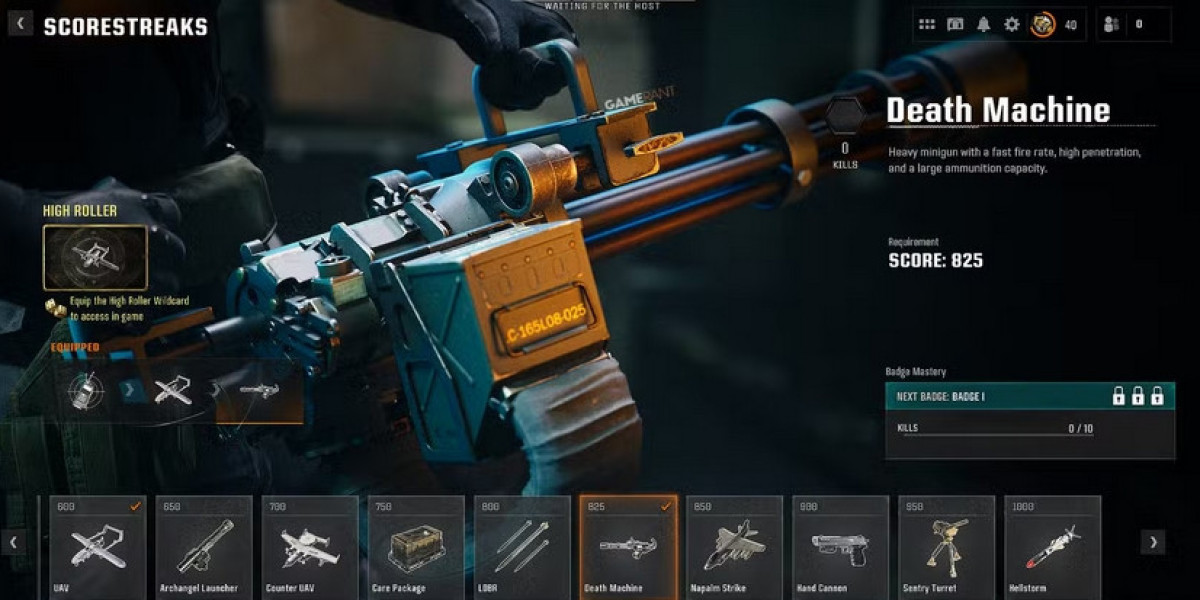Open the settings gear icon

[x=1011, y=24]
